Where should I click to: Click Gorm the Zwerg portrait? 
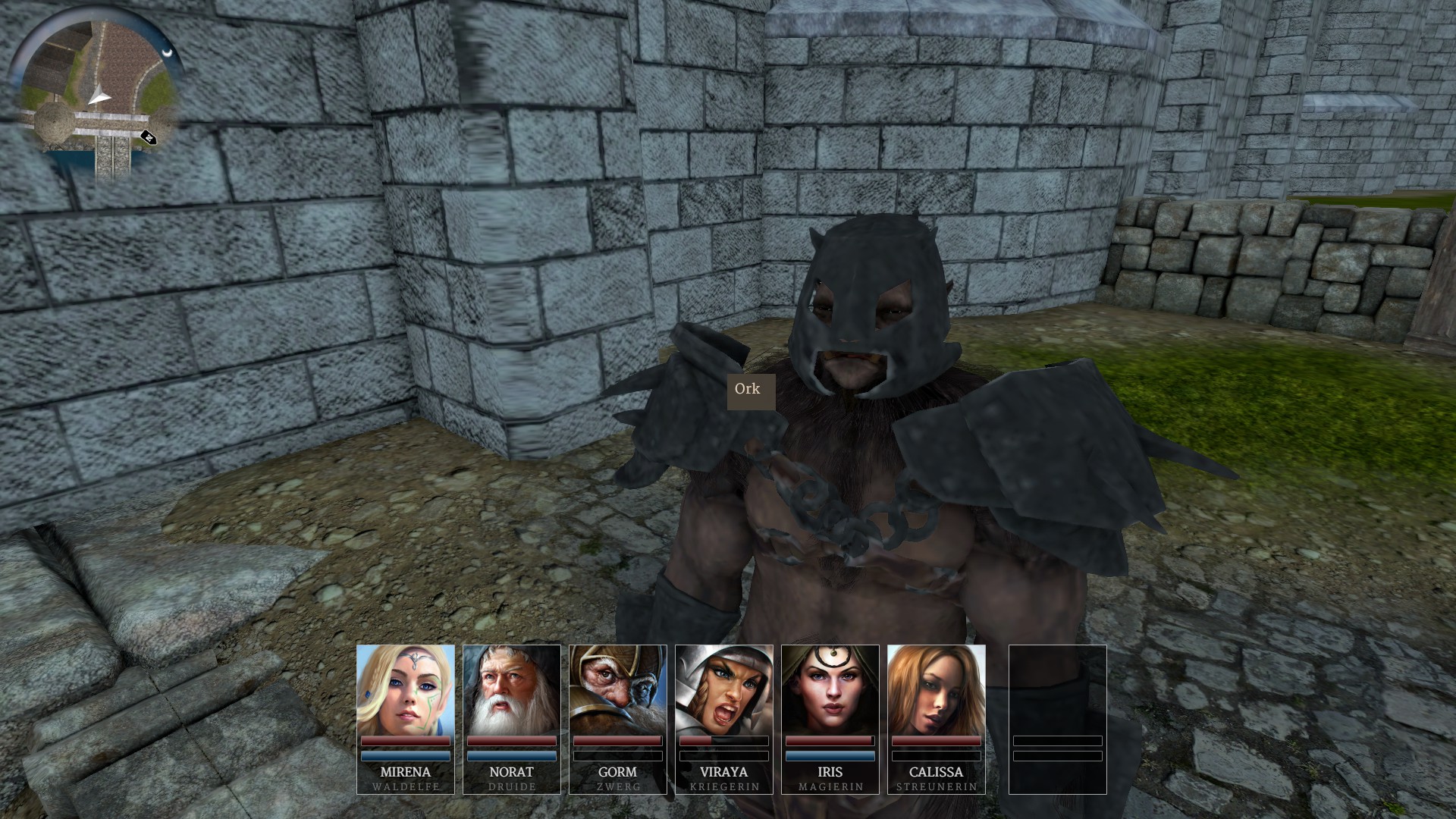pyautogui.click(x=618, y=690)
